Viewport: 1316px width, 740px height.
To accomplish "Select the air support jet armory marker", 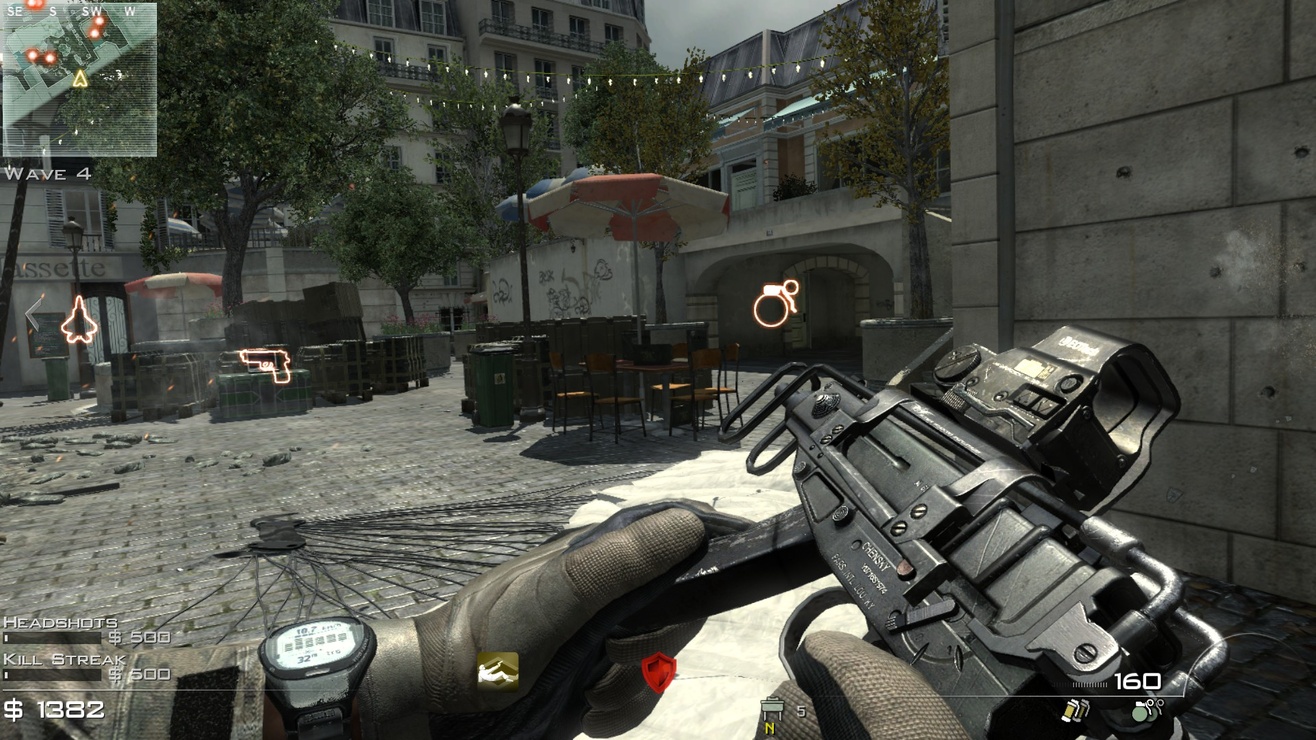I will (x=78, y=320).
